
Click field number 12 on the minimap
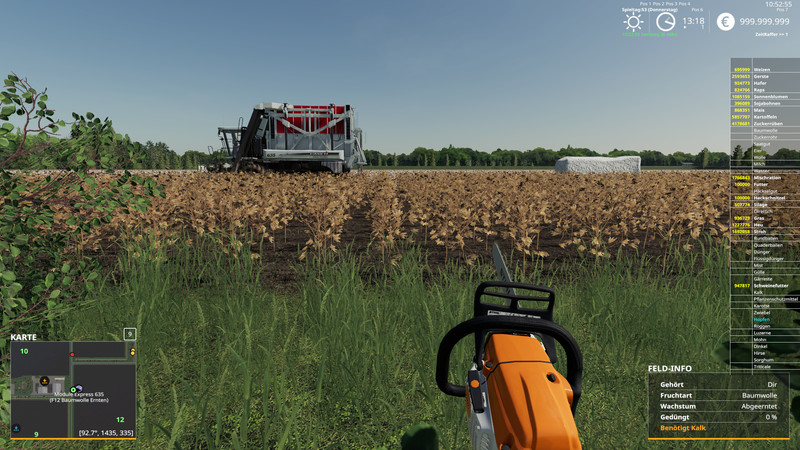pyautogui.click(x=120, y=420)
